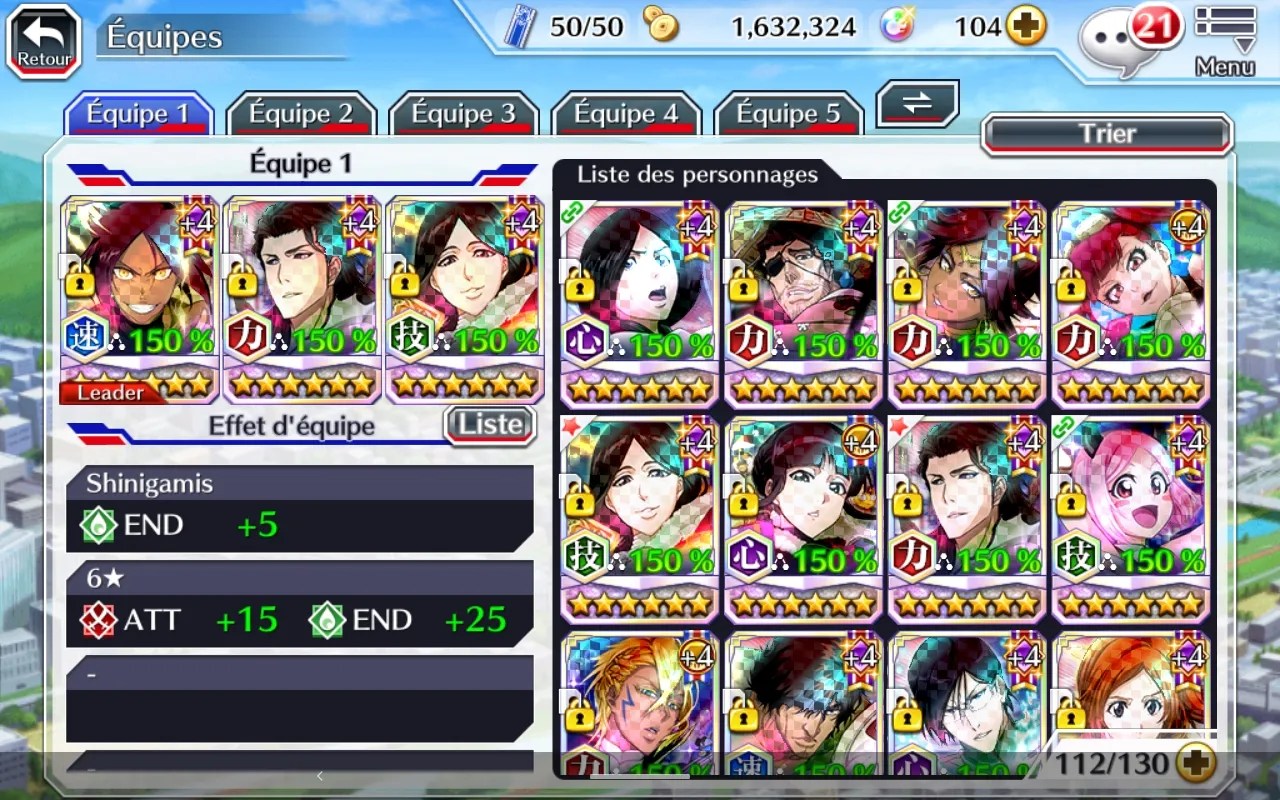The height and width of the screenshot is (800, 1280).
Task: Open the Équipe 4 tab
Action: 626,114
